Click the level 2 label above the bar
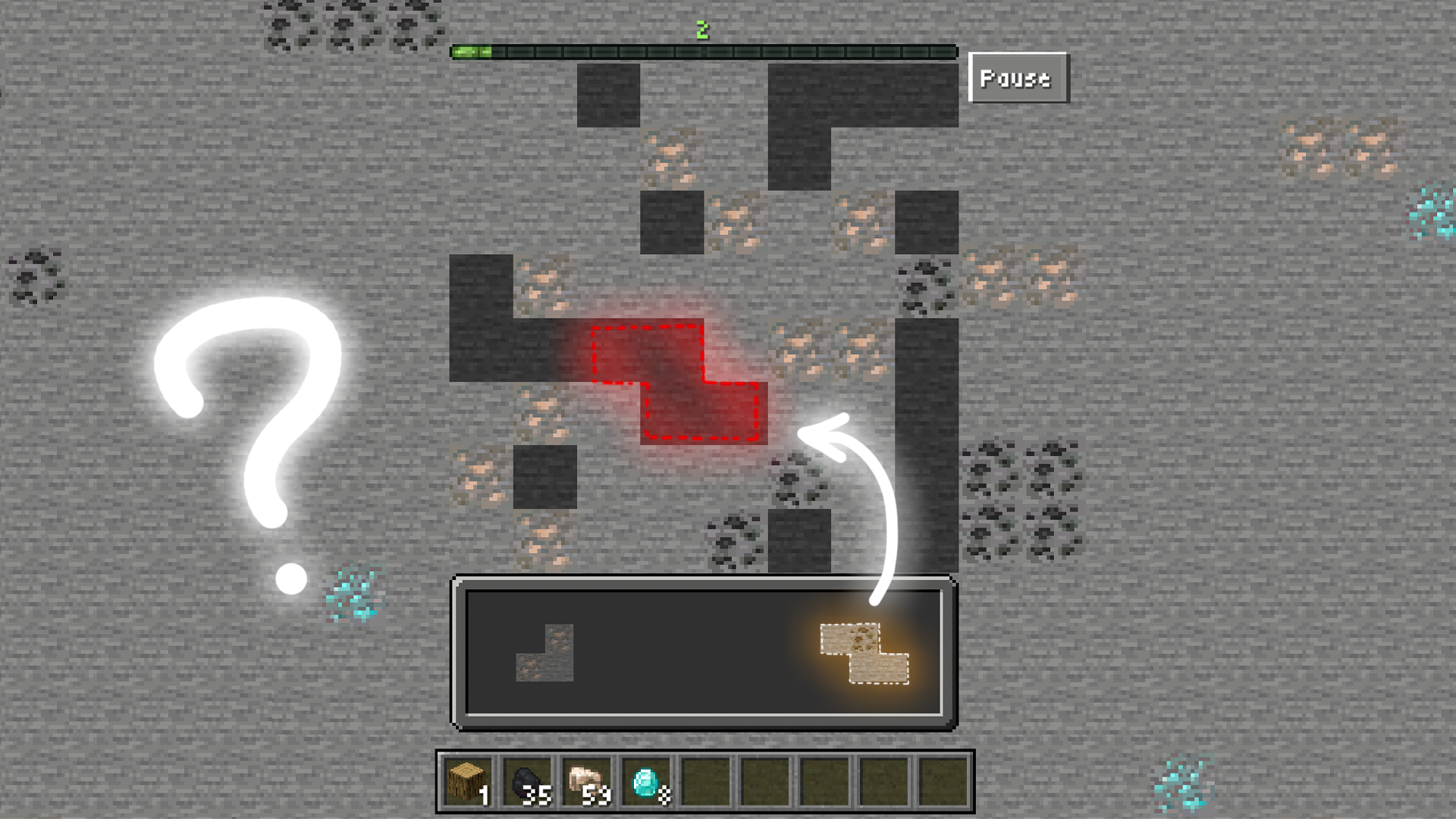Image resolution: width=1456 pixels, height=819 pixels. click(x=701, y=29)
